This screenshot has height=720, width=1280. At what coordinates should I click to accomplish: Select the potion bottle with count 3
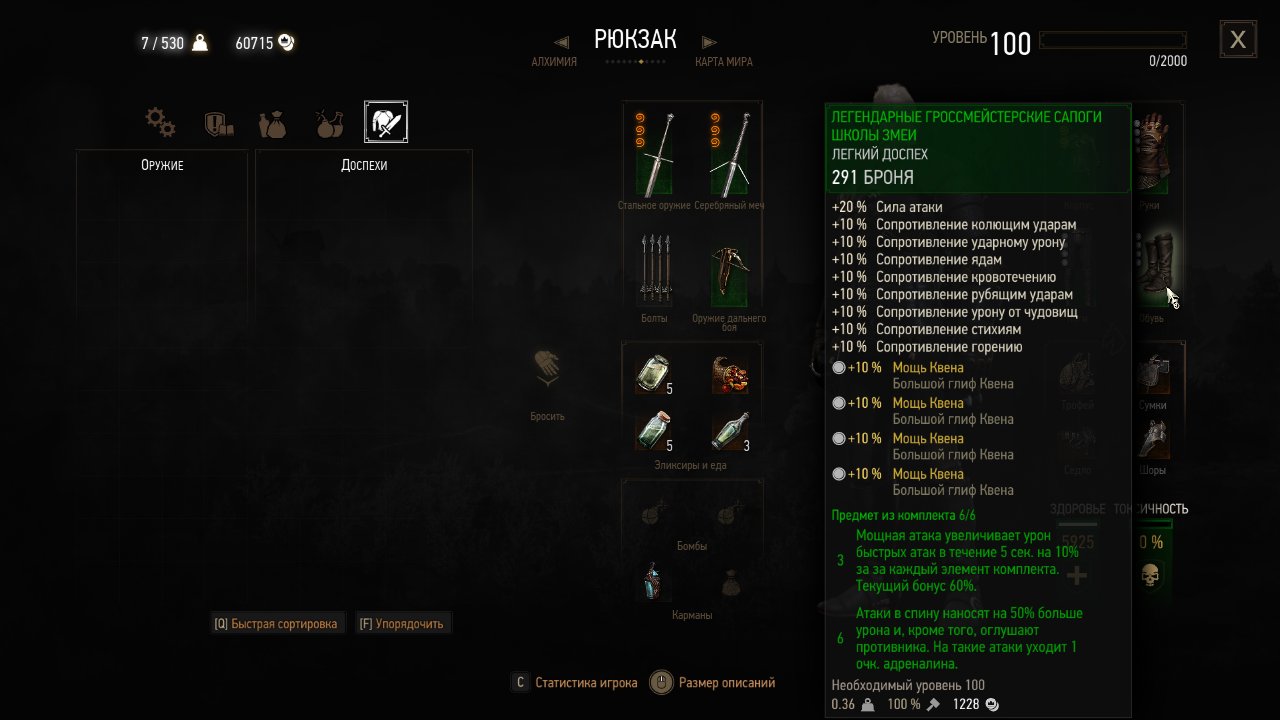(729, 431)
